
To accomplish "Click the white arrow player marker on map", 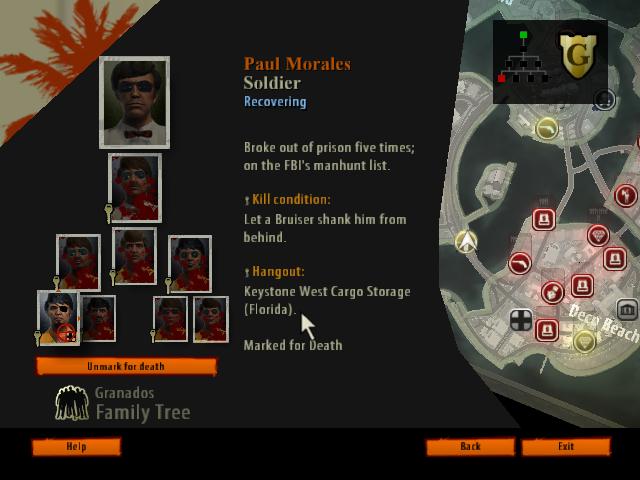I will (x=466, y=242).
